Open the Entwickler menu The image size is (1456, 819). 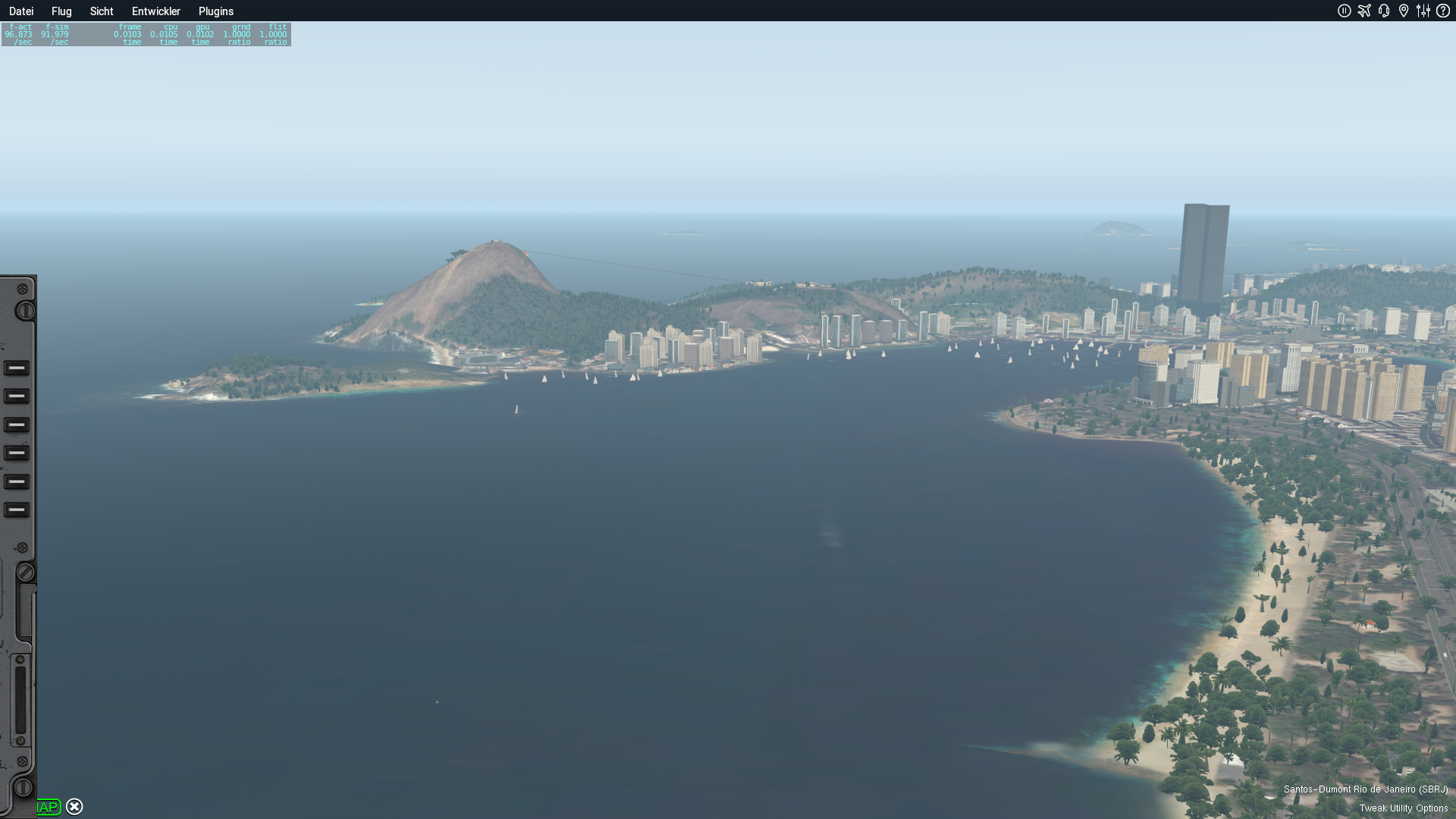(x=156, y=11)
